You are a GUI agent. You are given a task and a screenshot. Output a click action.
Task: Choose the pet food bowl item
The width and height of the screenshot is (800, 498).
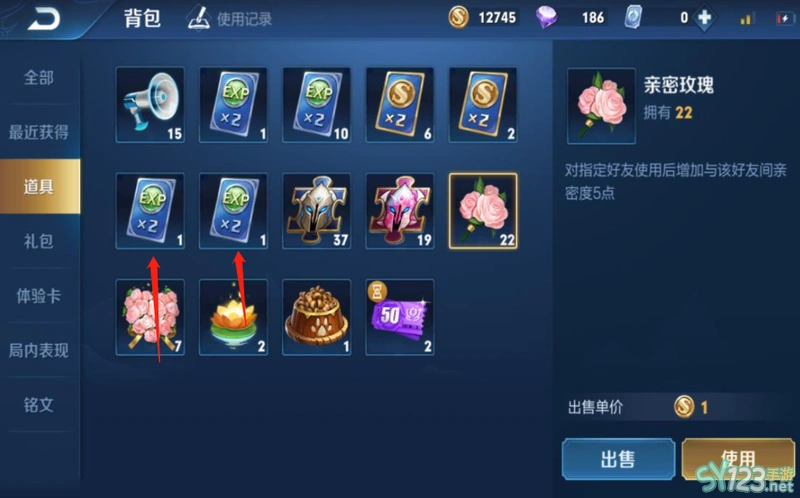[x=316, y=316]
